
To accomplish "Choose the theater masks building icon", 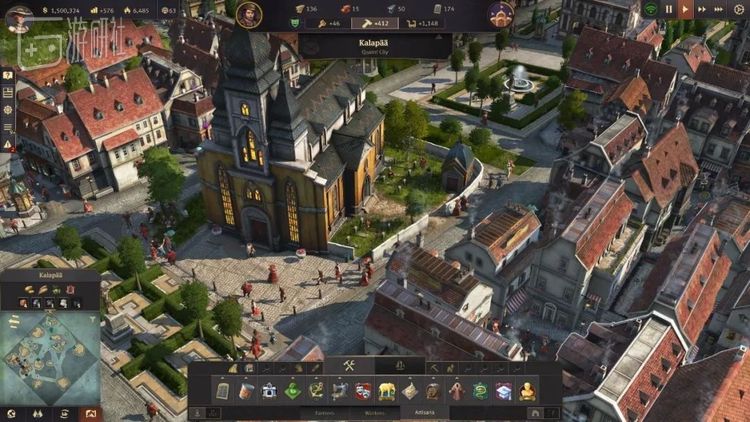I will 363,390.
